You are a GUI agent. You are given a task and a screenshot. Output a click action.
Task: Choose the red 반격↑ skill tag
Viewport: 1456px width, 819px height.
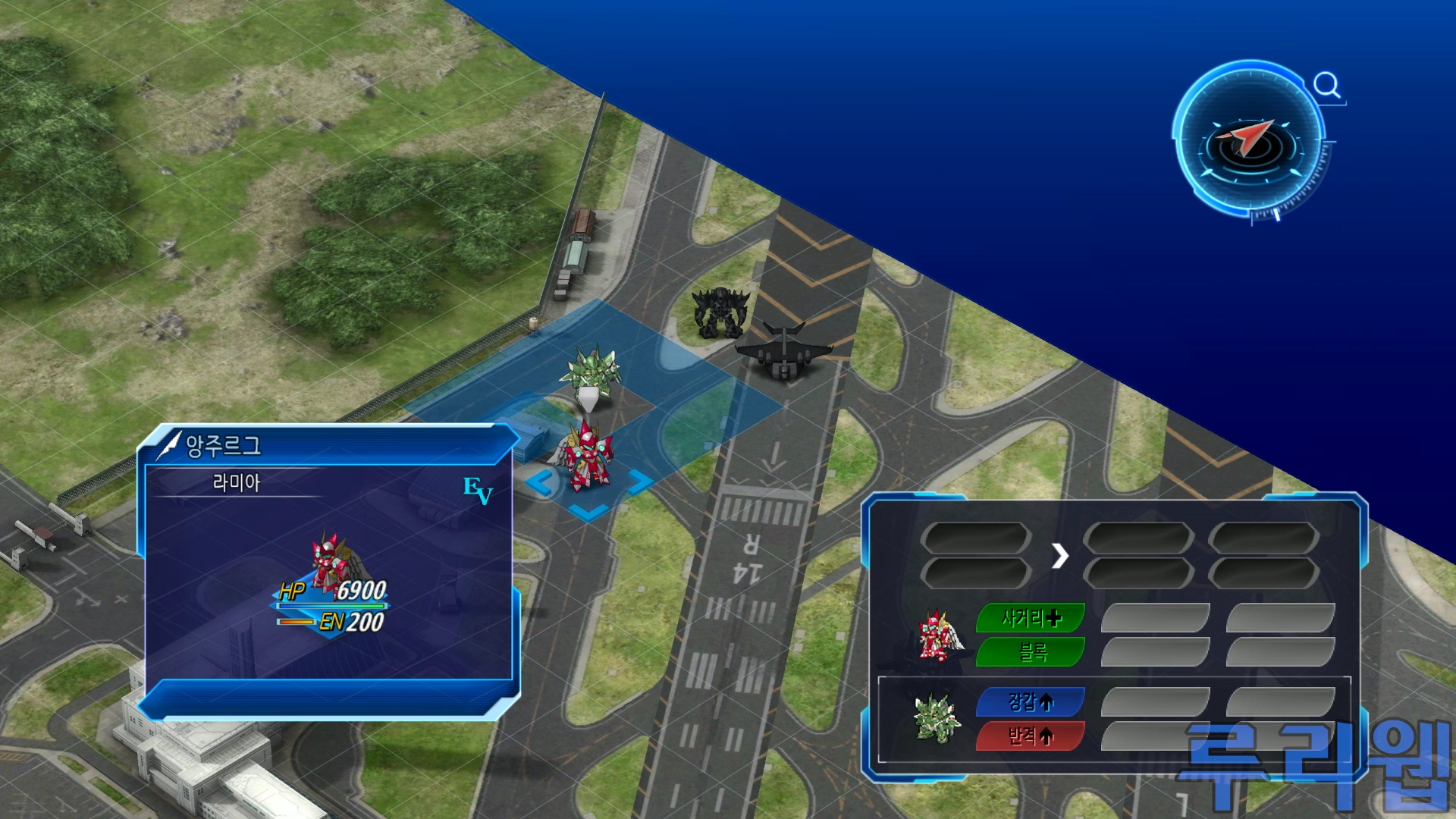1031,736
